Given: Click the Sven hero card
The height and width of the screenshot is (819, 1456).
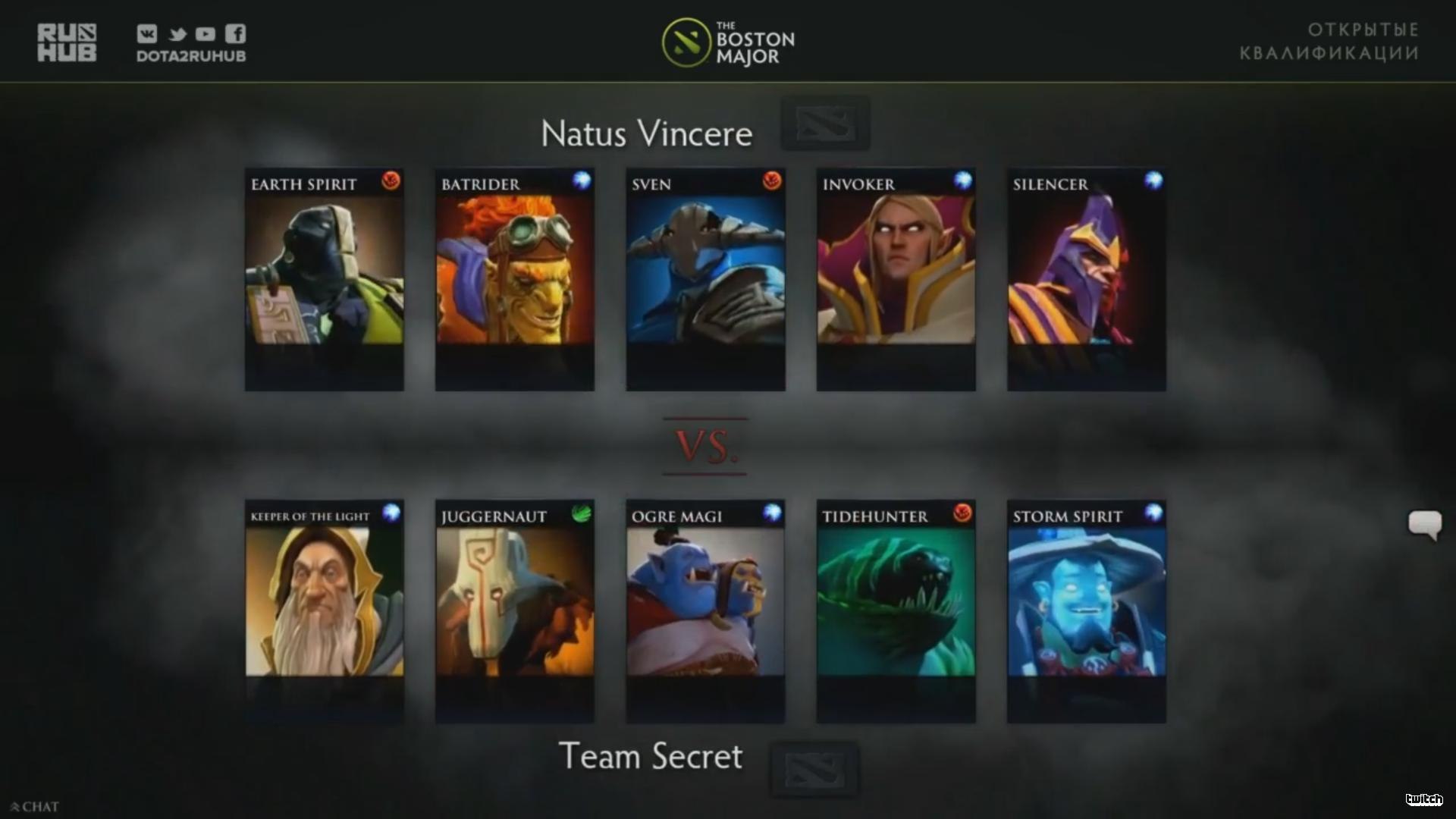Looking at the screenshot, I should (x=705, y=279).
